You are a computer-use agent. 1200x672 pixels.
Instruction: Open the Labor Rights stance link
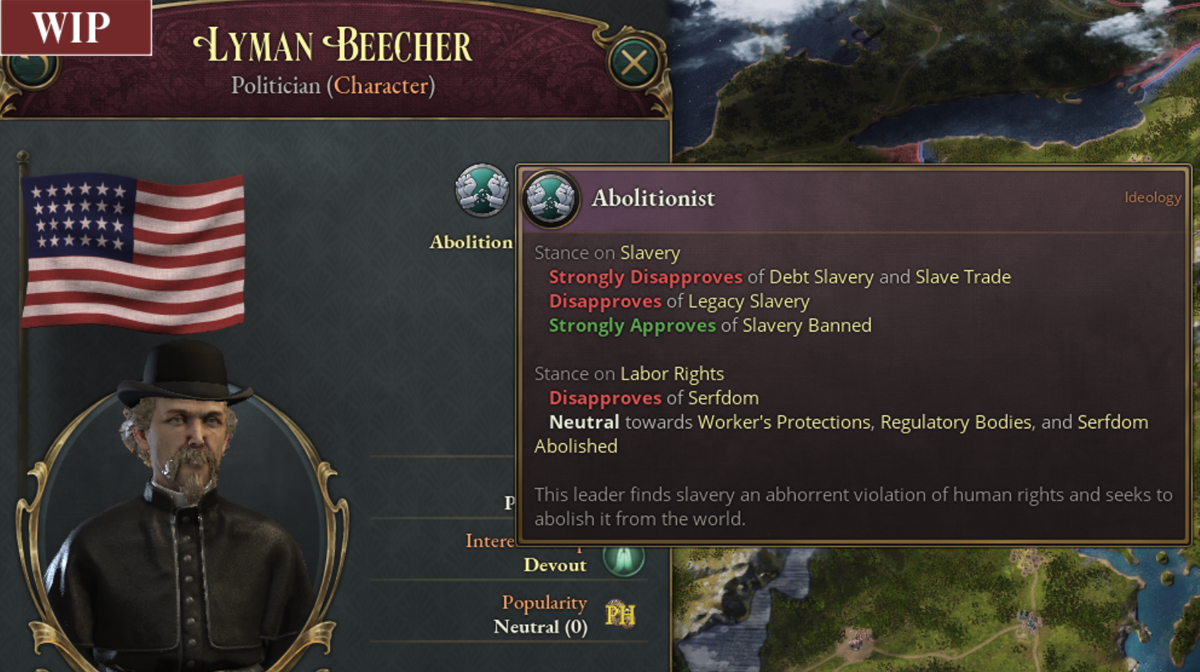[x=672, y=374]
